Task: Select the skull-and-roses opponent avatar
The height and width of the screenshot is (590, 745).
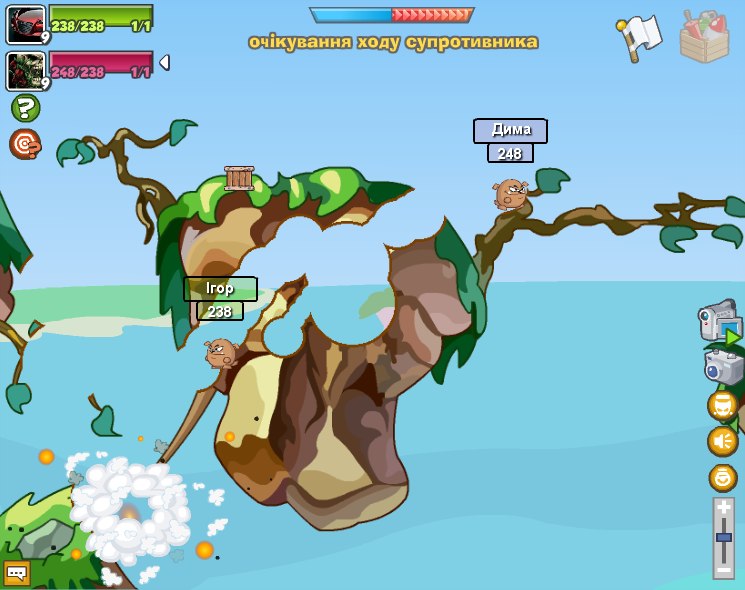Action: click(25, 70)
